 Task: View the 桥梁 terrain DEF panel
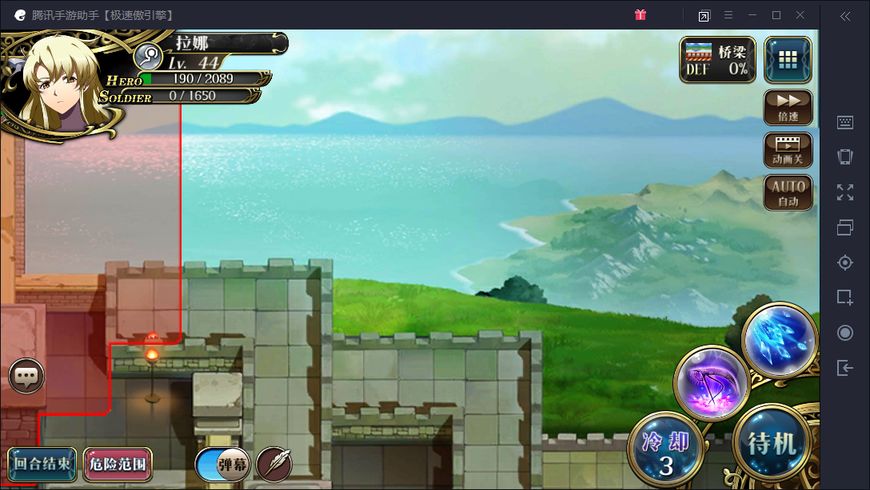coord(718,59)
